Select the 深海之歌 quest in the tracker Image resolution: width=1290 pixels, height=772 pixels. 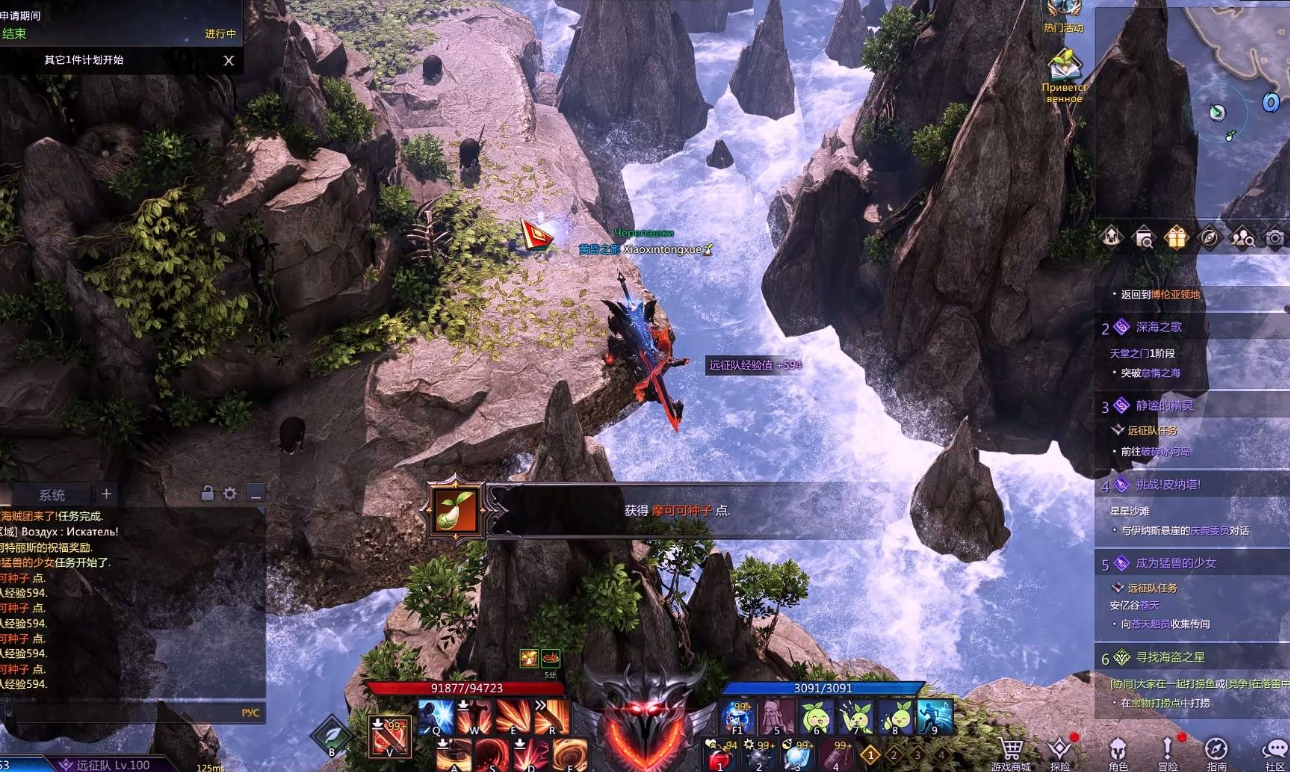(1159, 327)
